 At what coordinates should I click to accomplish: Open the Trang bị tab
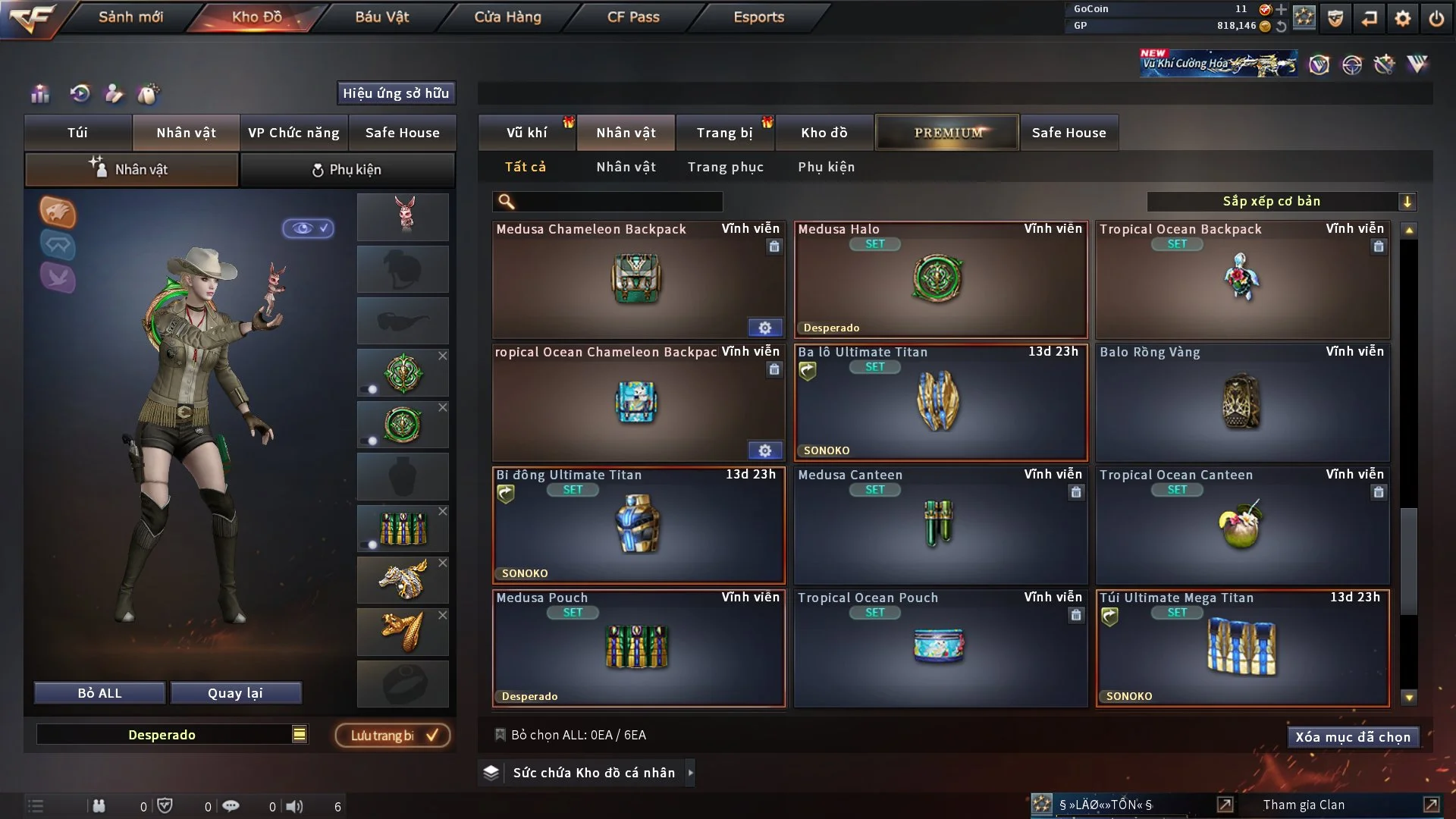pyautogui.click(x=724, y=133)
